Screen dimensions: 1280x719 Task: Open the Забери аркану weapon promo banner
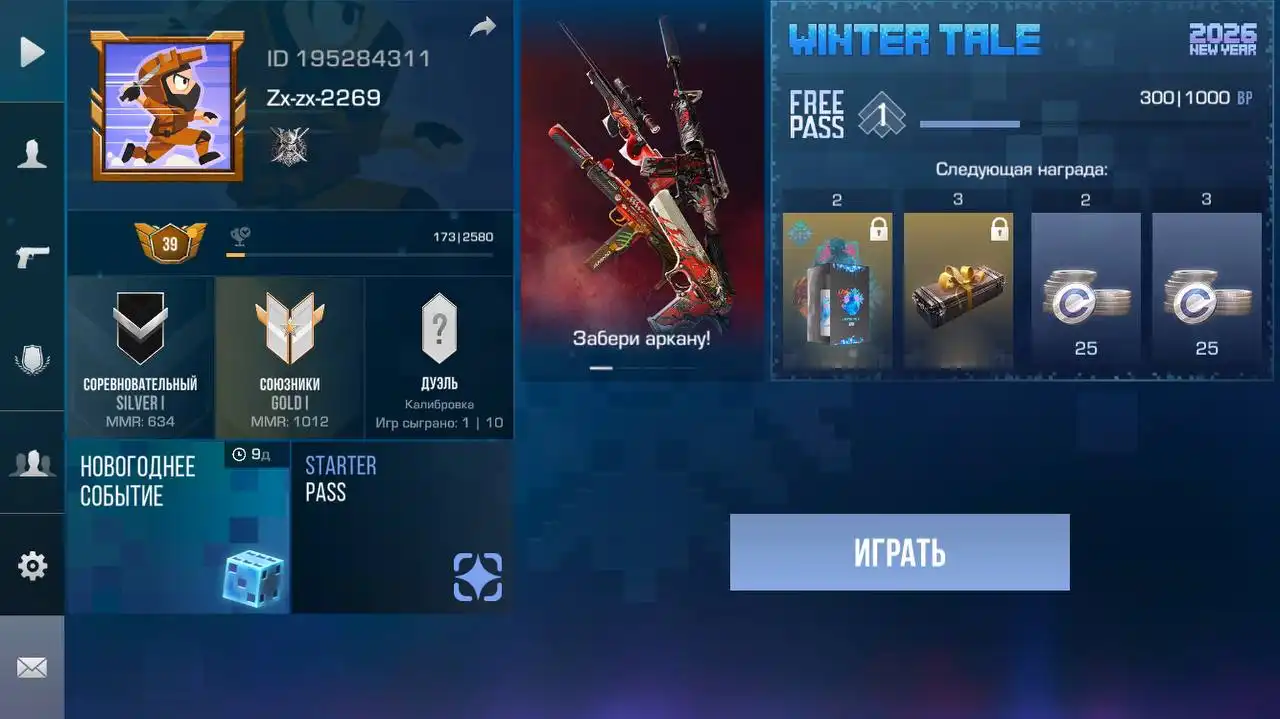[641, 190]
